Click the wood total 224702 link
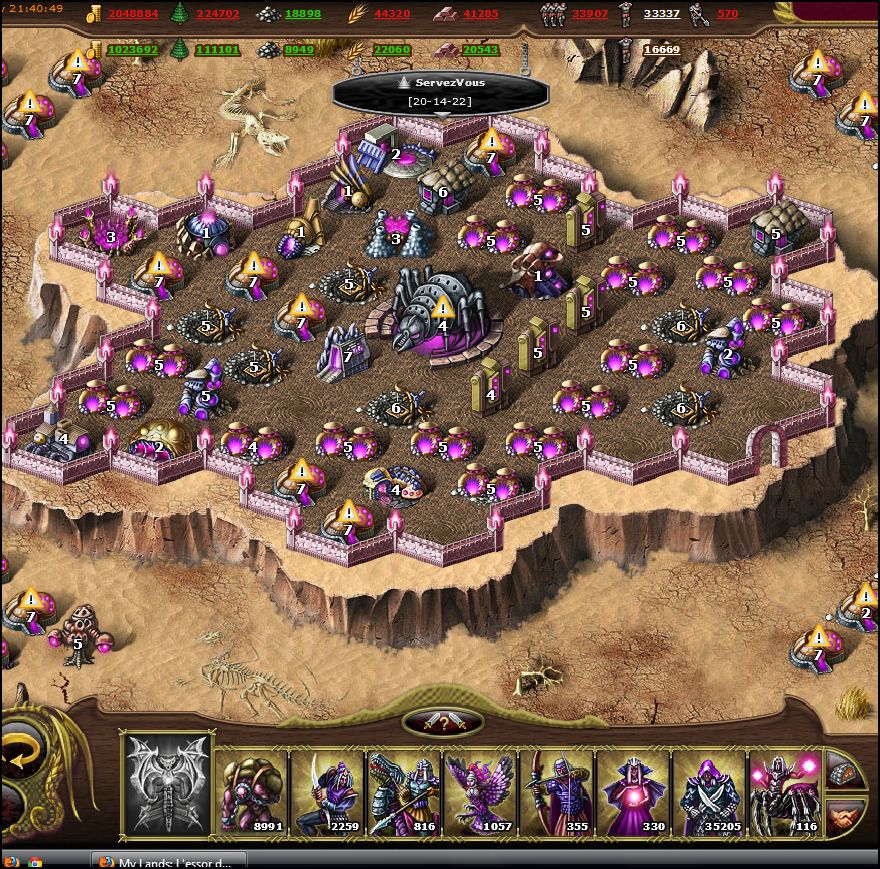Viewport: 880px width, 869px height. [x=217, y=14]
